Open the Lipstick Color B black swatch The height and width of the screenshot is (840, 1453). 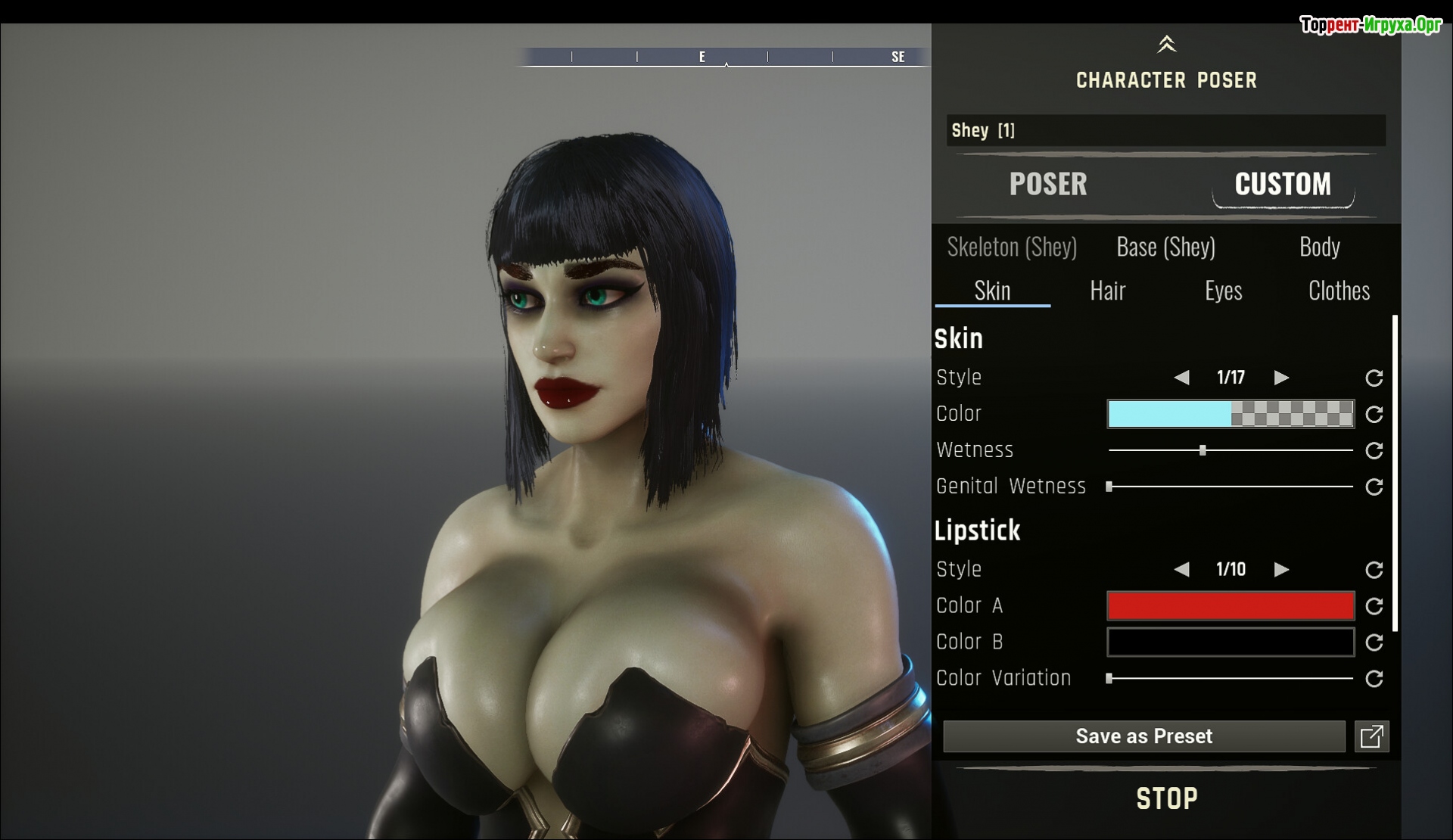[1230, 642]
